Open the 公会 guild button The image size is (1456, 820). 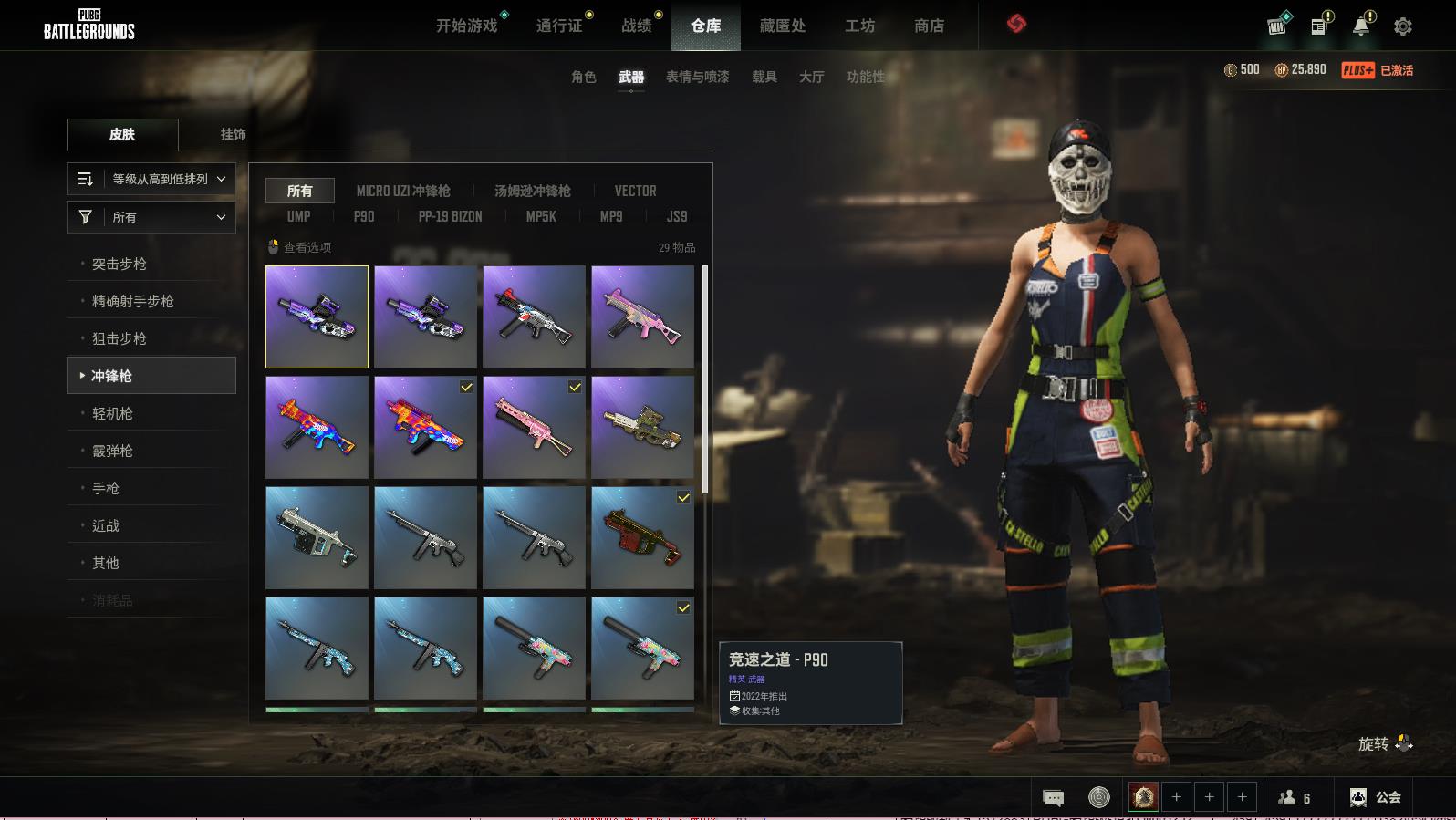tap(1376, 797)
